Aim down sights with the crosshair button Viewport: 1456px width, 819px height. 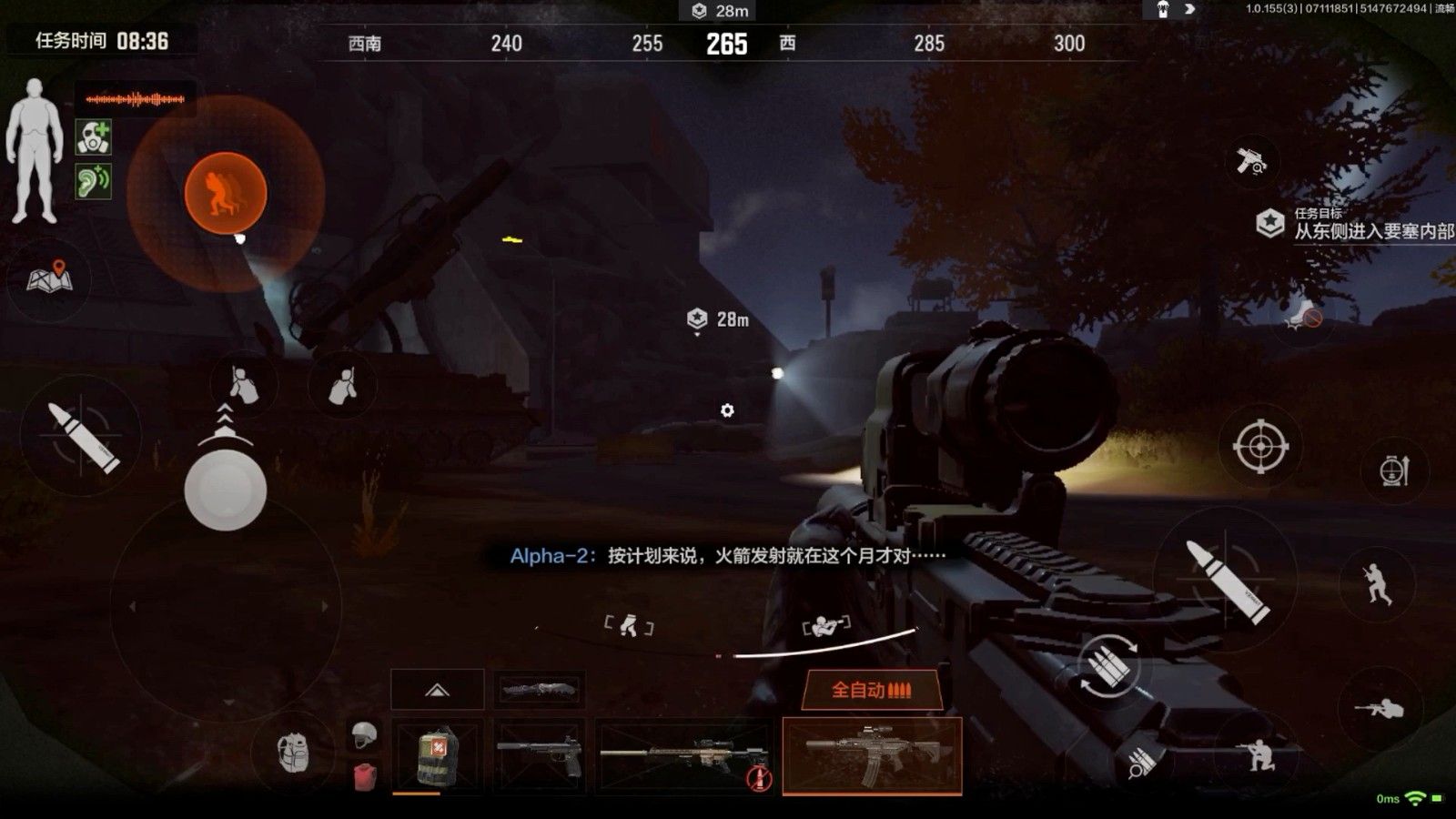pos(1260,446)
